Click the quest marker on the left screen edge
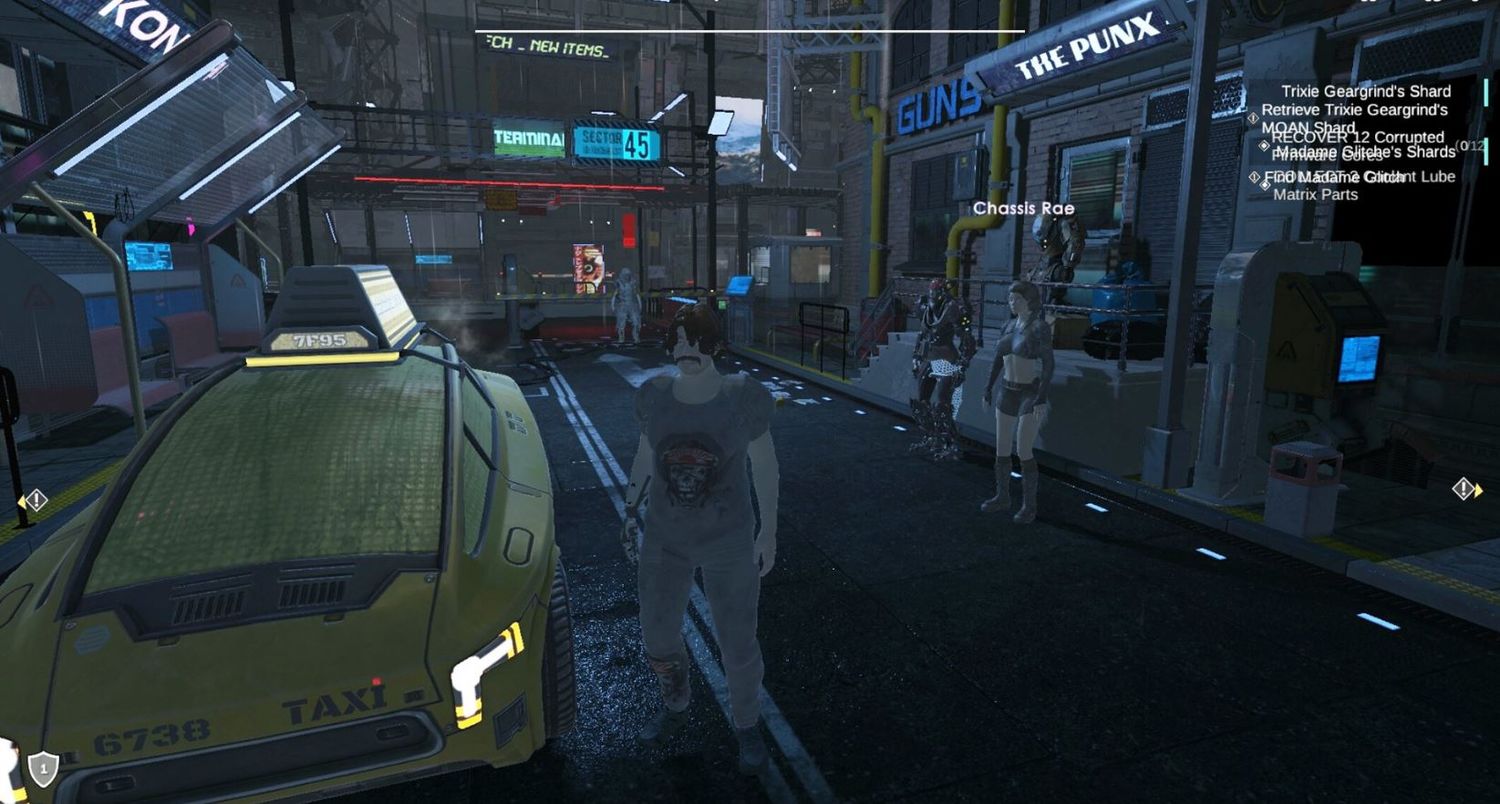This screenshot has width=1500, height=804. [35, 500]
